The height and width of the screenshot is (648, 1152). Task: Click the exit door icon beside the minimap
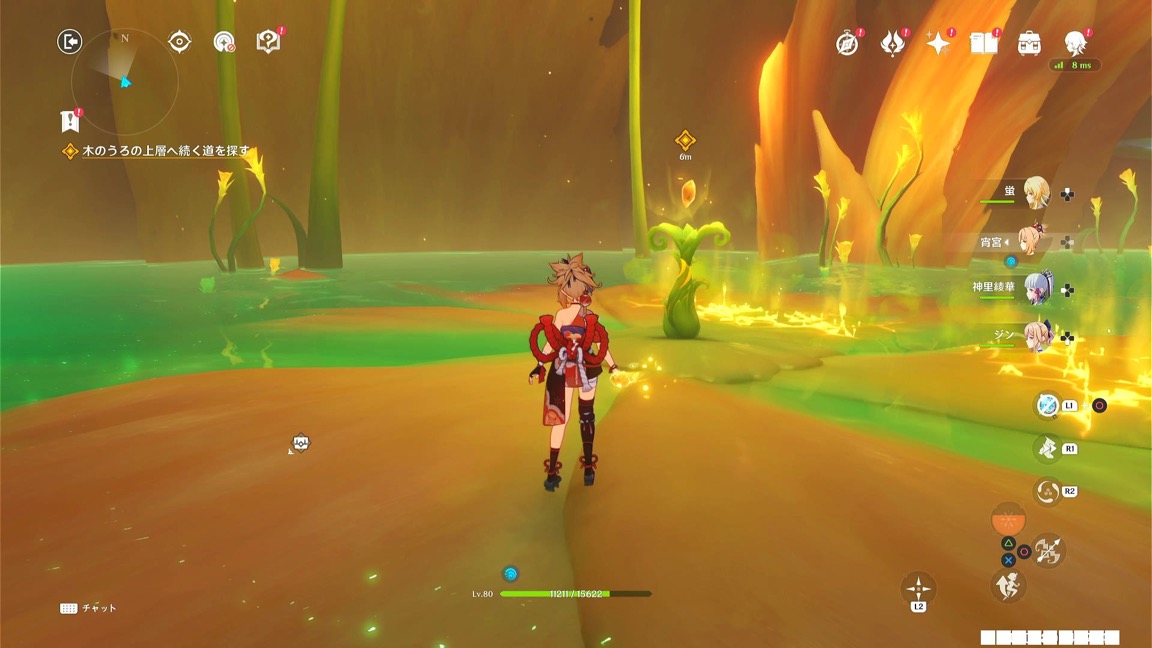pyautogui.click(x=69, y=41)
